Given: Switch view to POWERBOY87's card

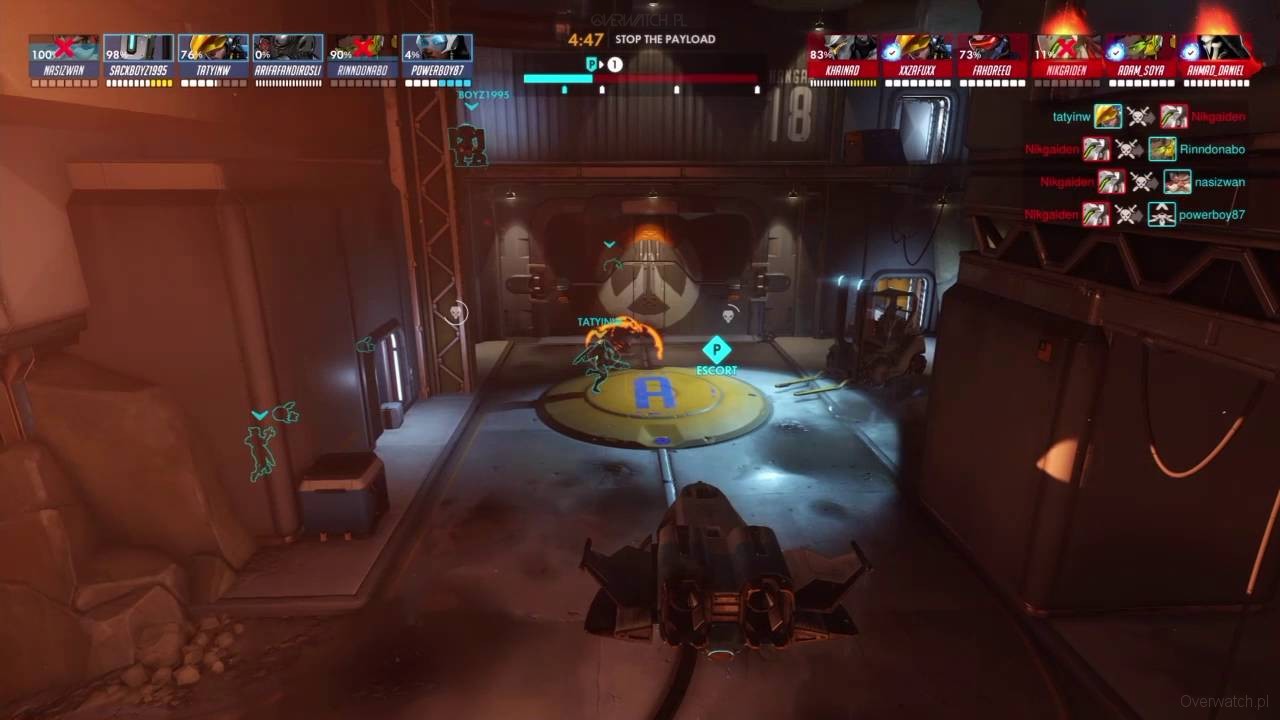Looking at the screenshot, I should [437, 56].
